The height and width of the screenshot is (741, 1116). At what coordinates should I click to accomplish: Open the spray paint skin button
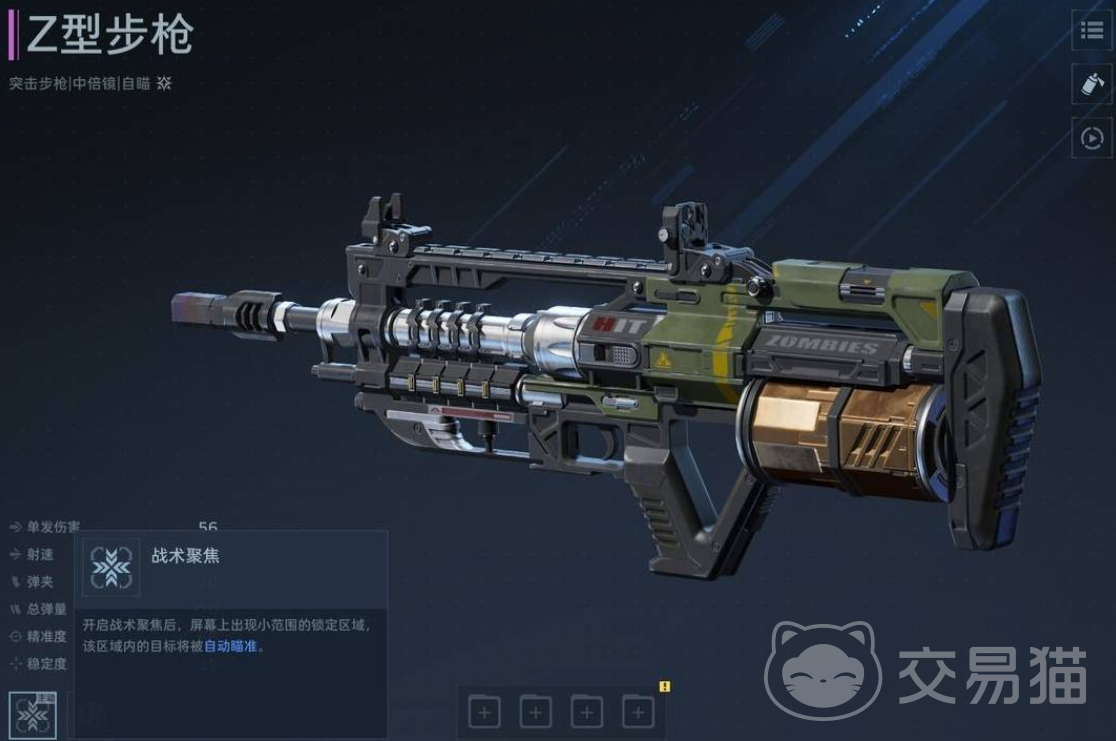[x=1093, y=84]
